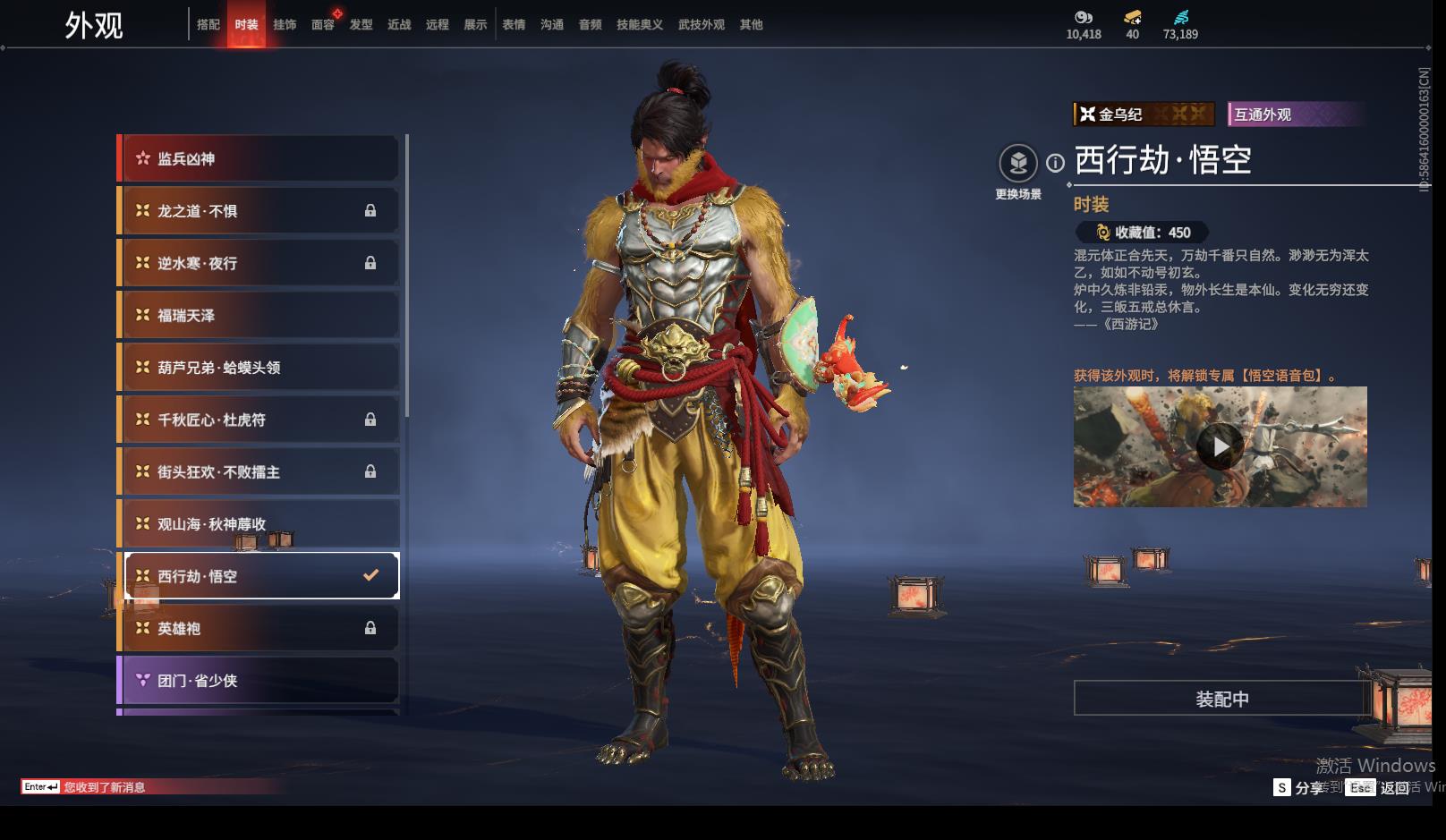Pick the 葫芦兄弟·蛤蟆头领 outfit
Image resolution: width=1446 pixels, height=840 pixels.
pos(259,368)
